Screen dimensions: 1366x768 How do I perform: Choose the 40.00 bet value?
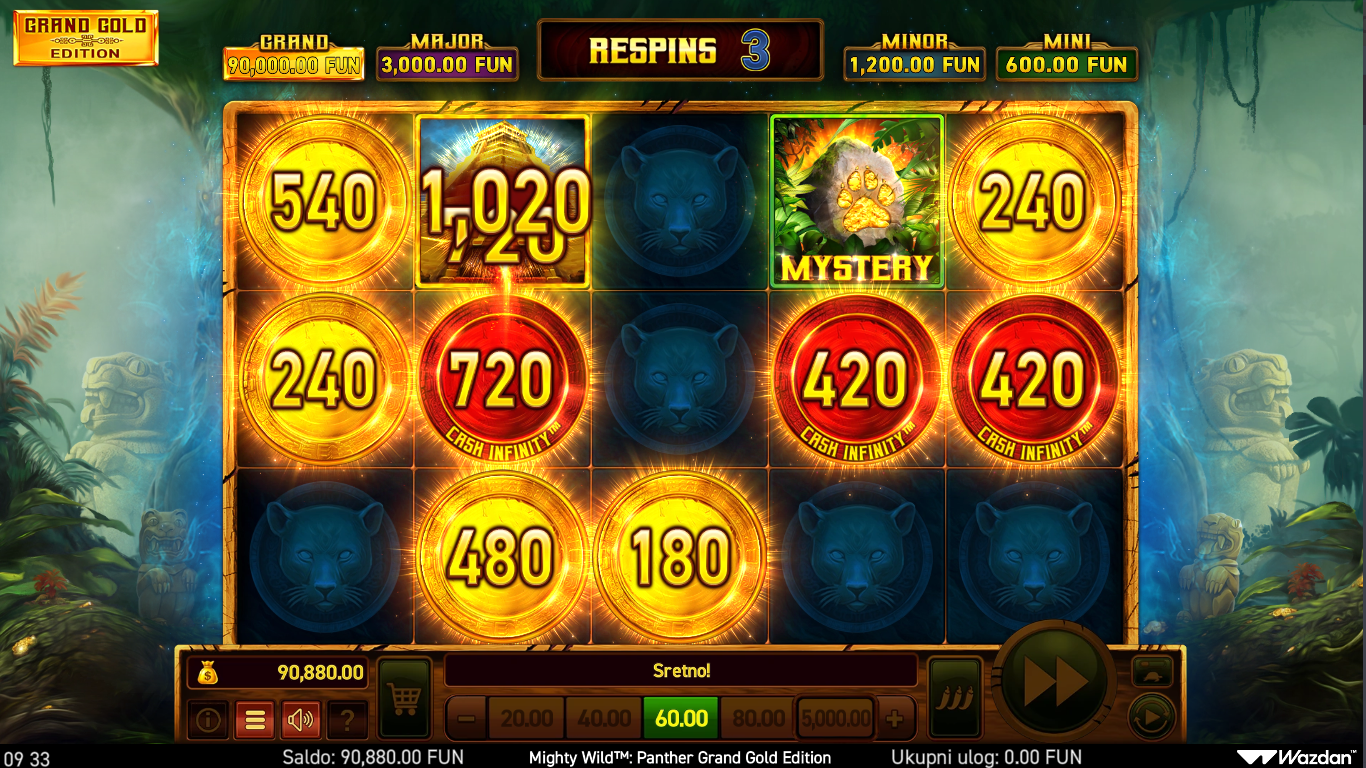point(604,719)
